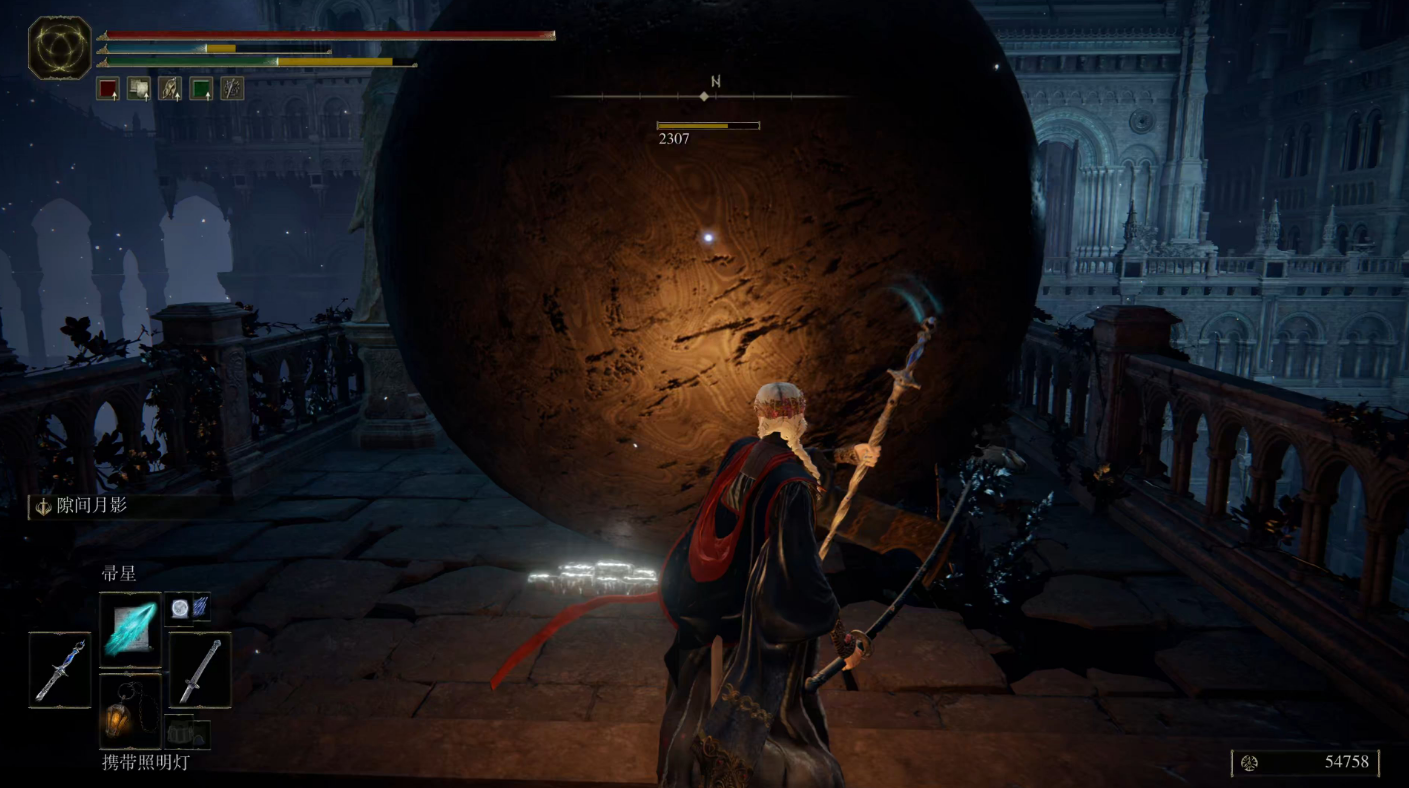1409x788 pixels.
Task: Inspect the staff and sparkle status icon
Action: [x=232, y=89]
